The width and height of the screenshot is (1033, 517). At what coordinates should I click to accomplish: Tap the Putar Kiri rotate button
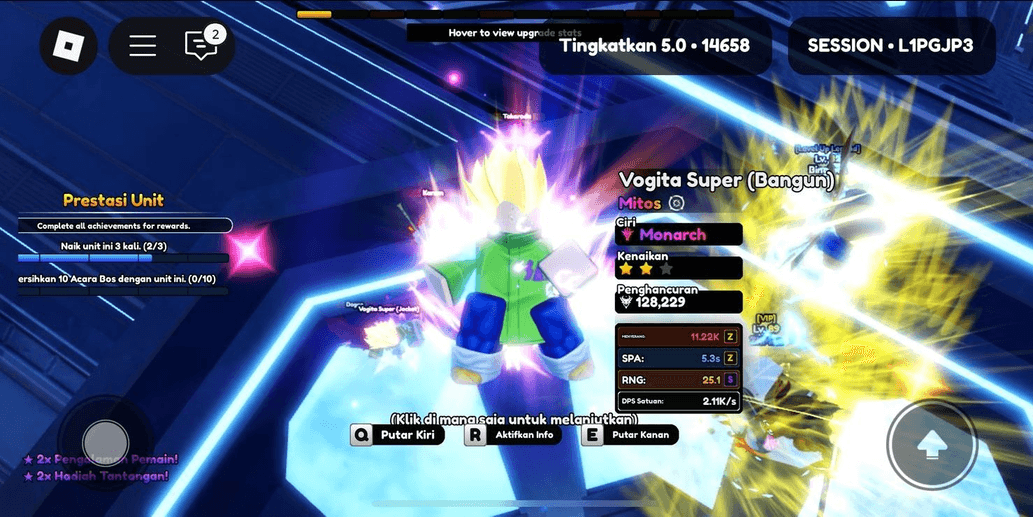(398, 435)
